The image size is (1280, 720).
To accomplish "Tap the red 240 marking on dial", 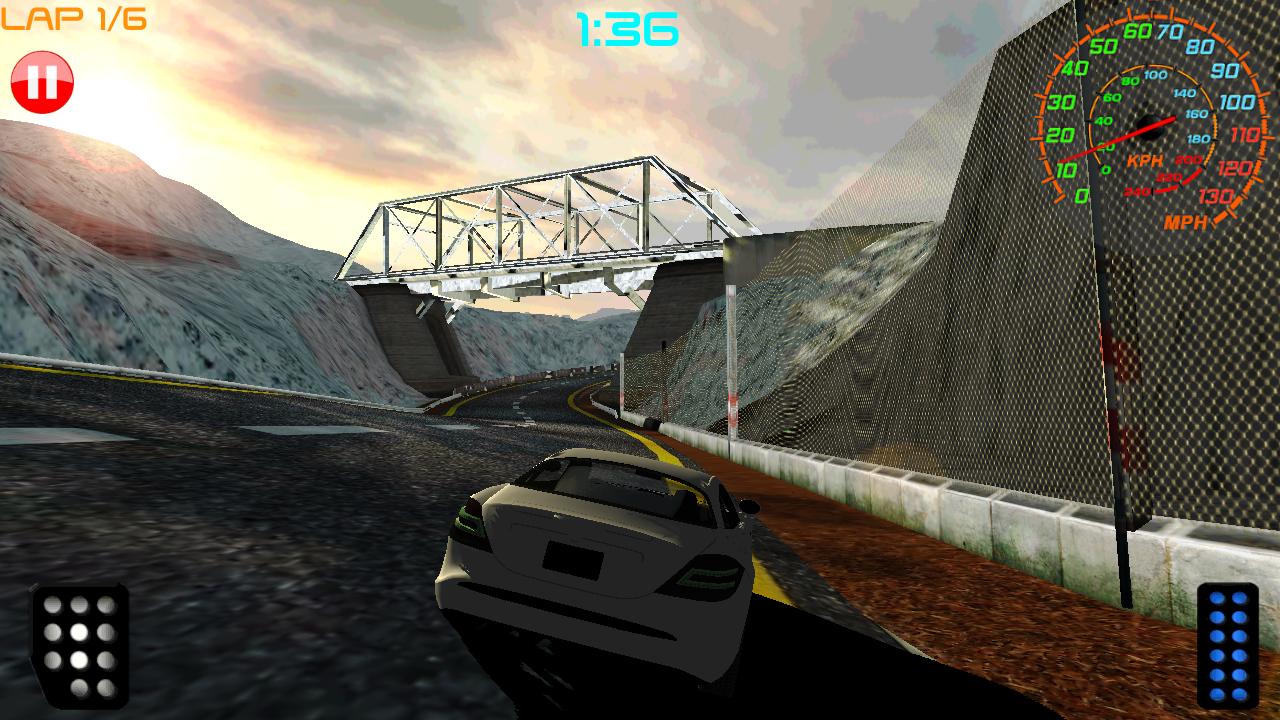I will (1136, 192).
